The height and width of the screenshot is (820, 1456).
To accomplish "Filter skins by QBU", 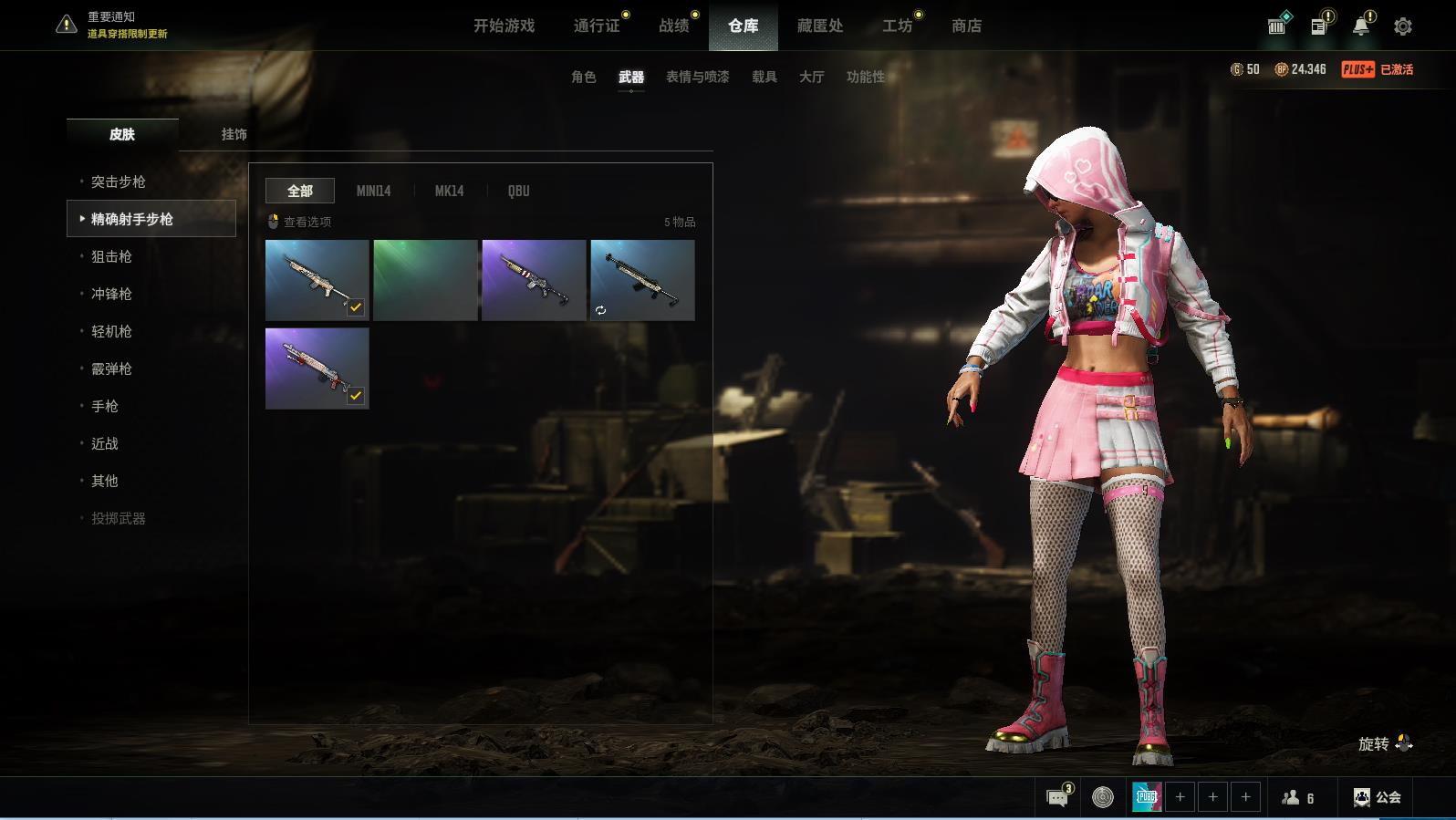I will point(518,191).
